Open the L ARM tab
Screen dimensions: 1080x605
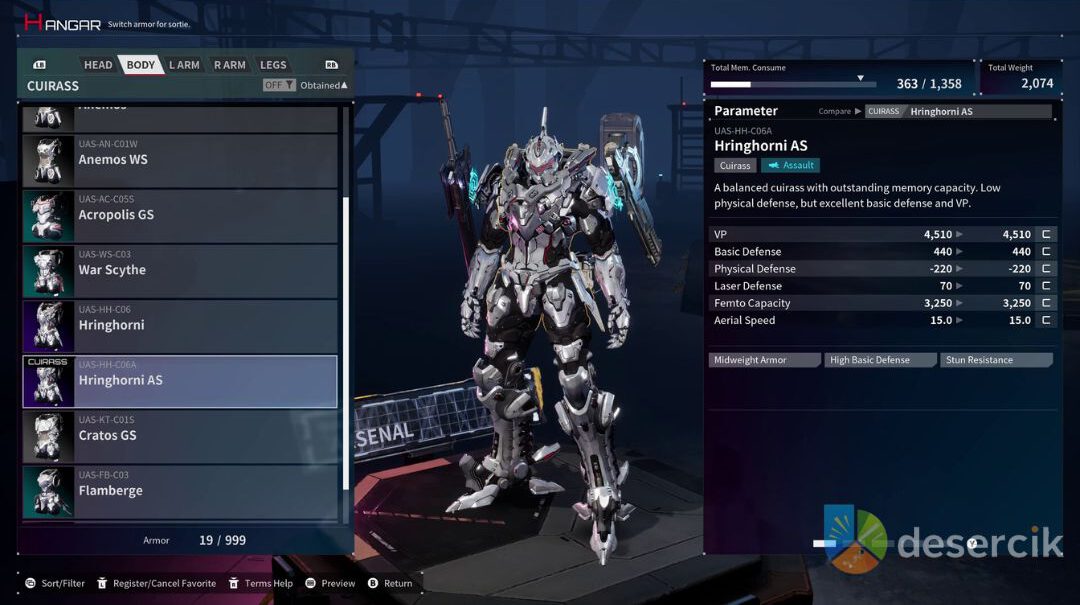point(184,65)
